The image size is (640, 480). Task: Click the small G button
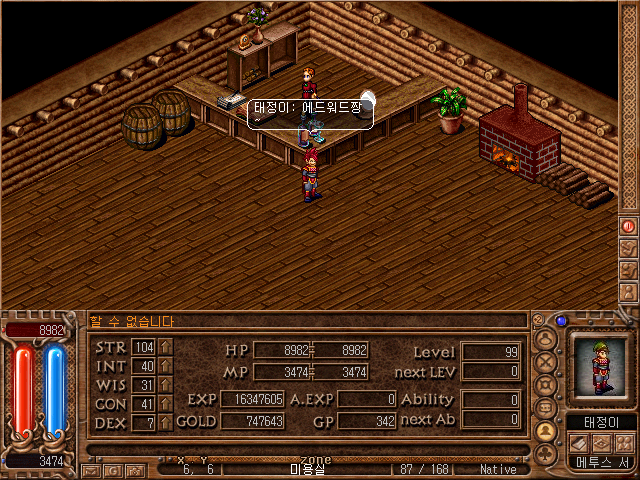point(111,469)
